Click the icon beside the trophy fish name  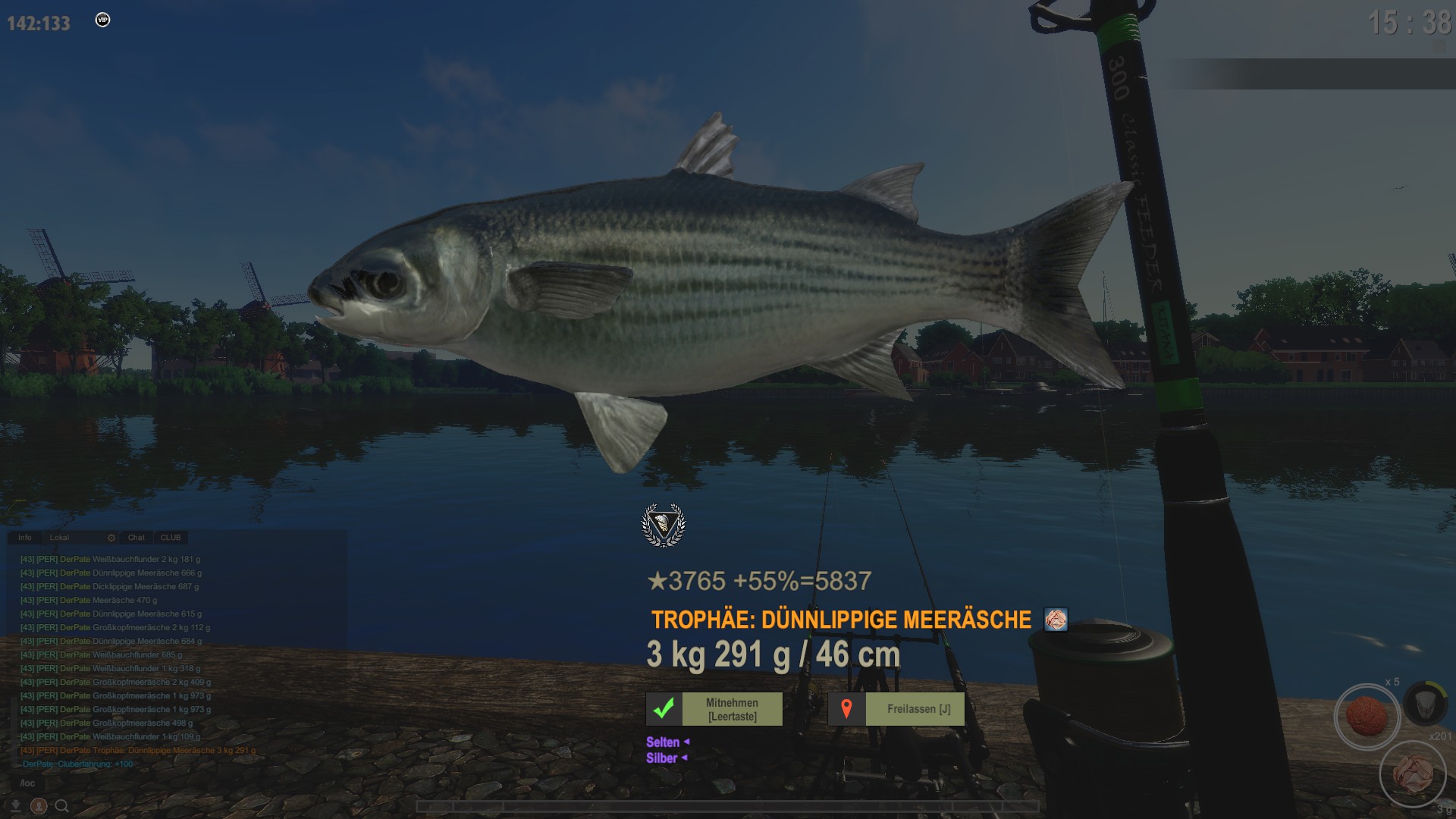point(1056,620)
